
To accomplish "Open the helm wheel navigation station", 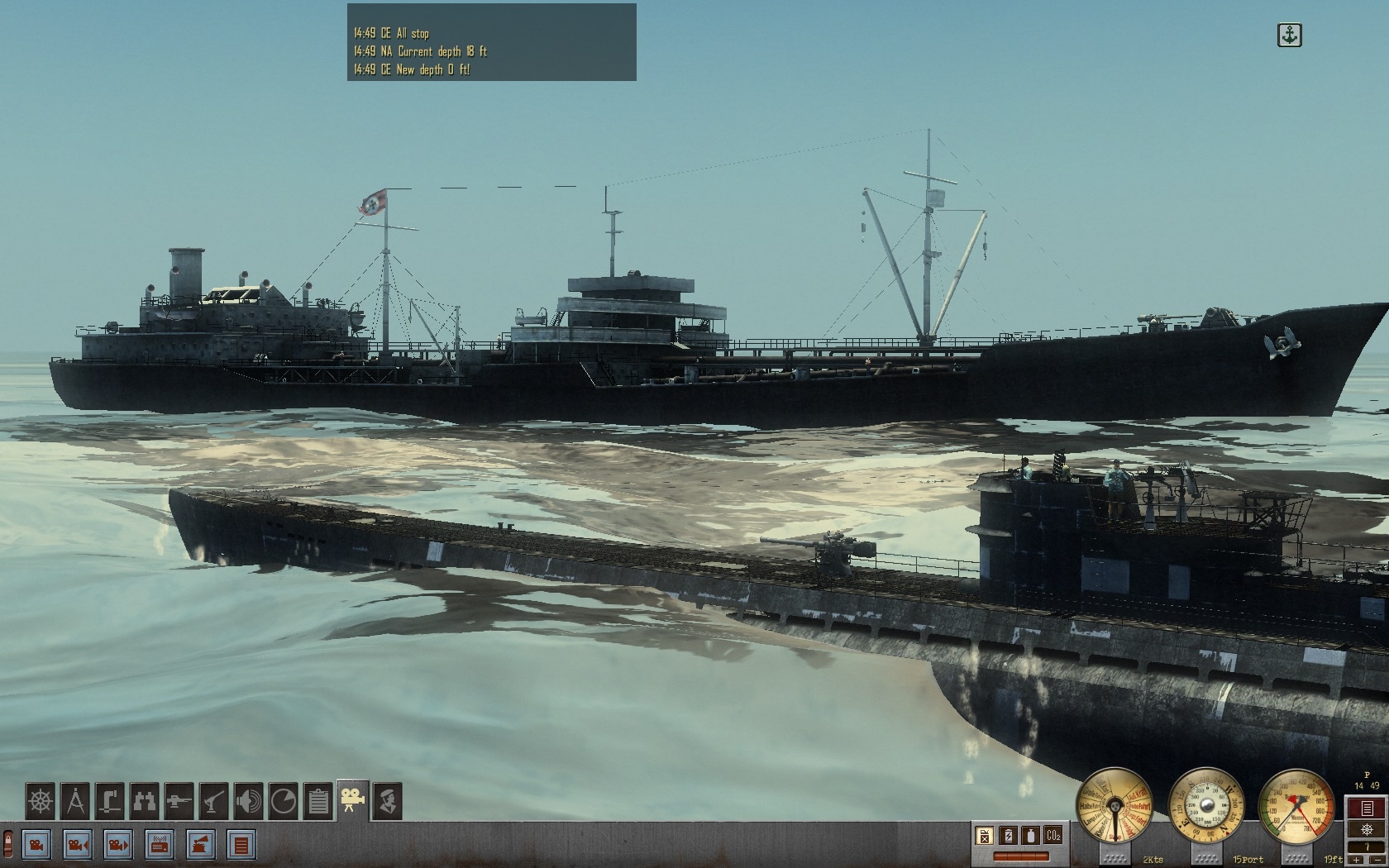I will (x=40, y=801).
